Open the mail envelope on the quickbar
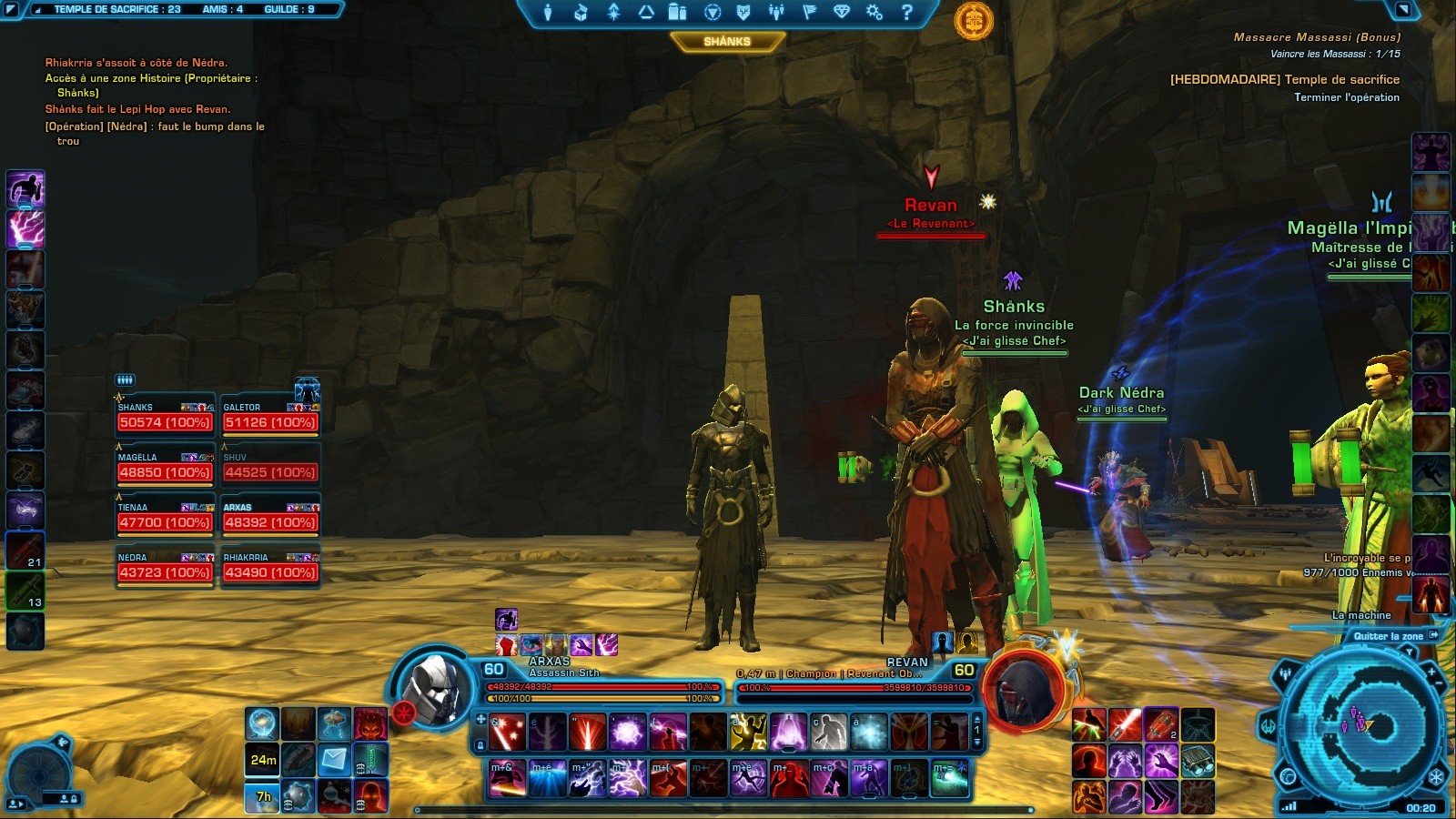This screenshot has height=819, width=1456. (x=333, y=761)
